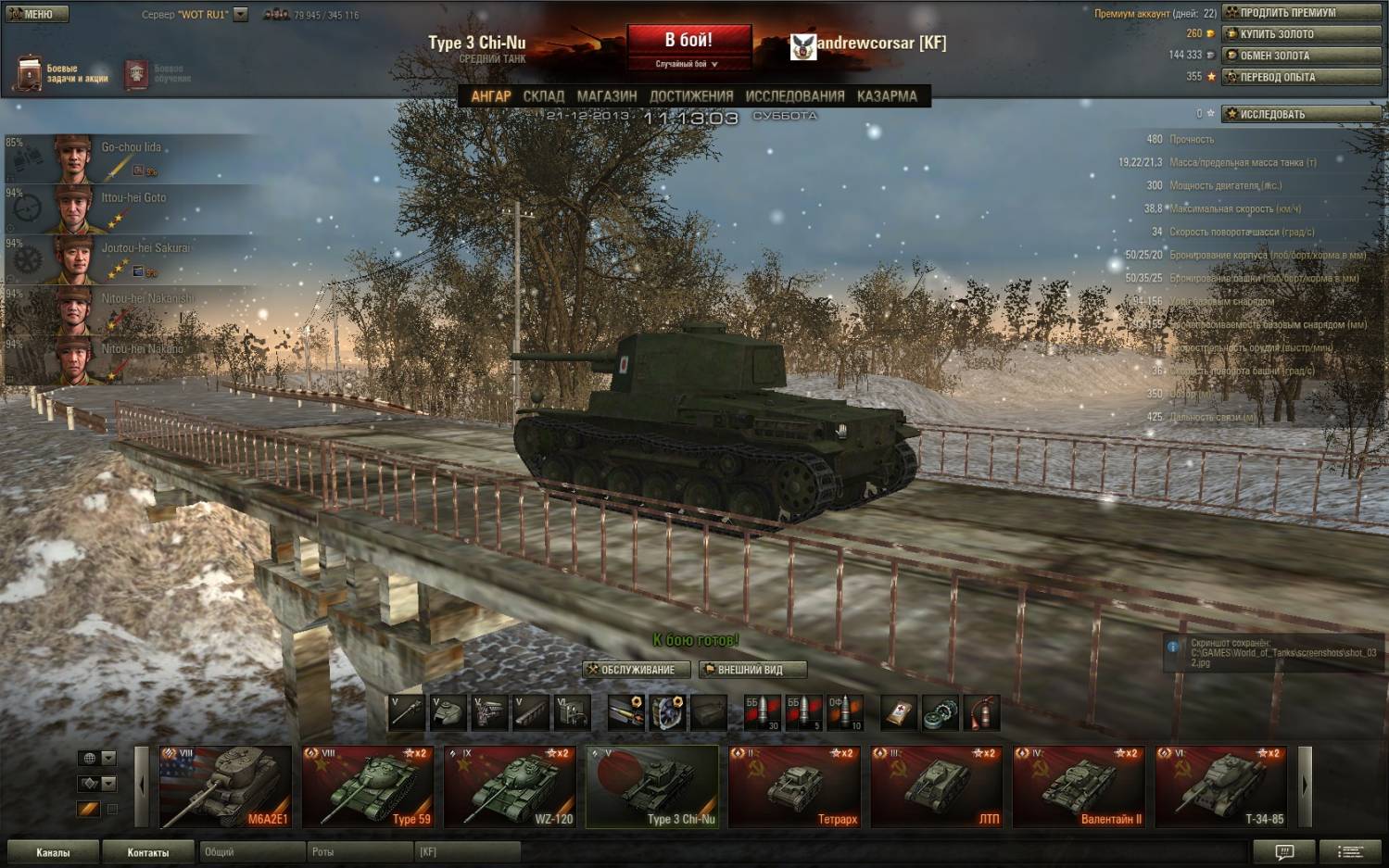Pick the T-34-85 tank from carousel
Viewport: 1389px width, 868px height.
pyautogui.click(x=1220, y=786)
